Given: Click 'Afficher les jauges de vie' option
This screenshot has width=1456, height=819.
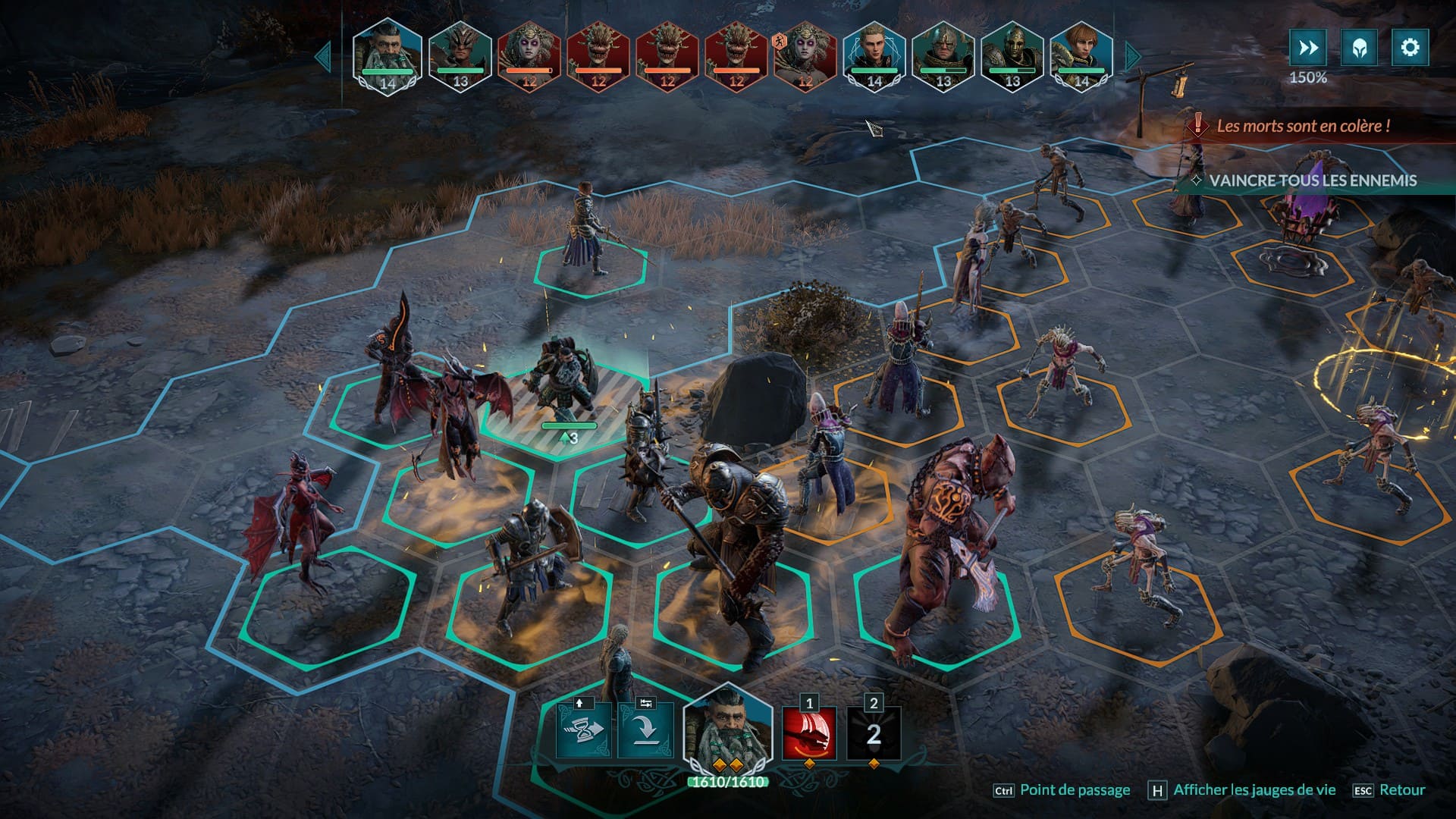Looking at the screenshot, I should point(1254,790).
